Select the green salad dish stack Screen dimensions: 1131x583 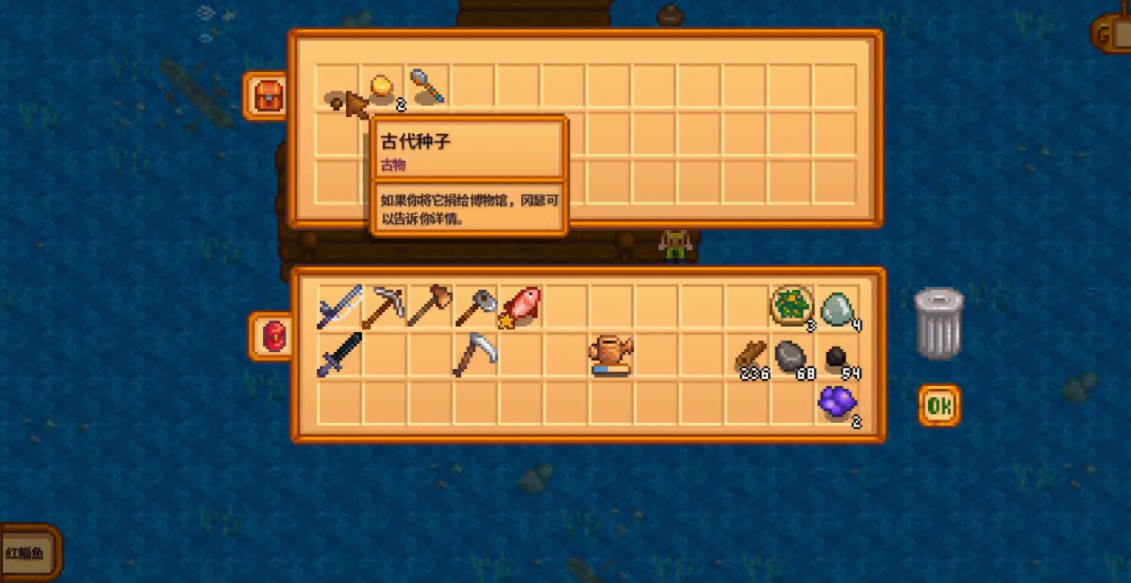[x=792, y=308]
